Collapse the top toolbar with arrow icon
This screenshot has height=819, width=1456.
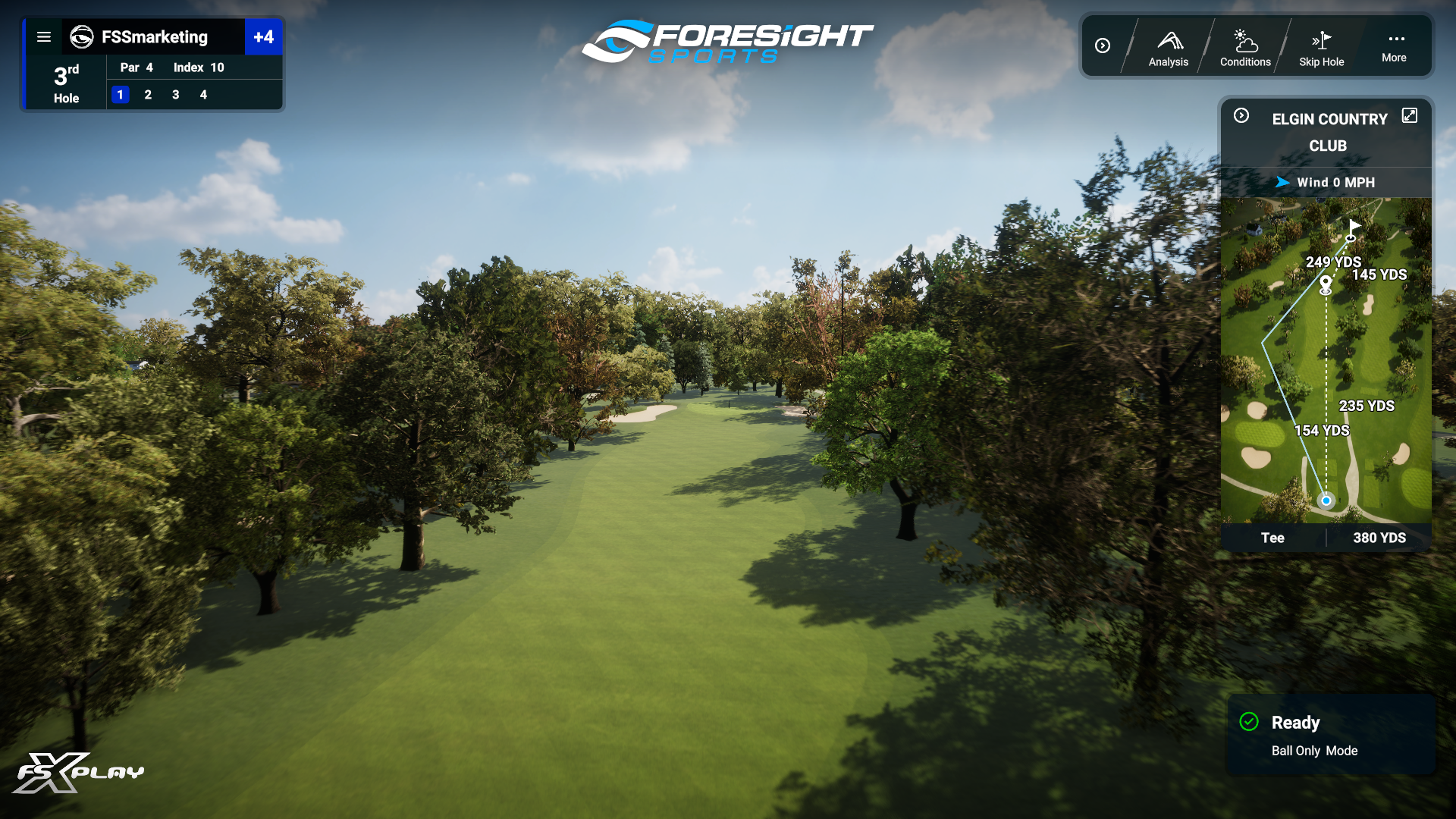coord(1103,46)
